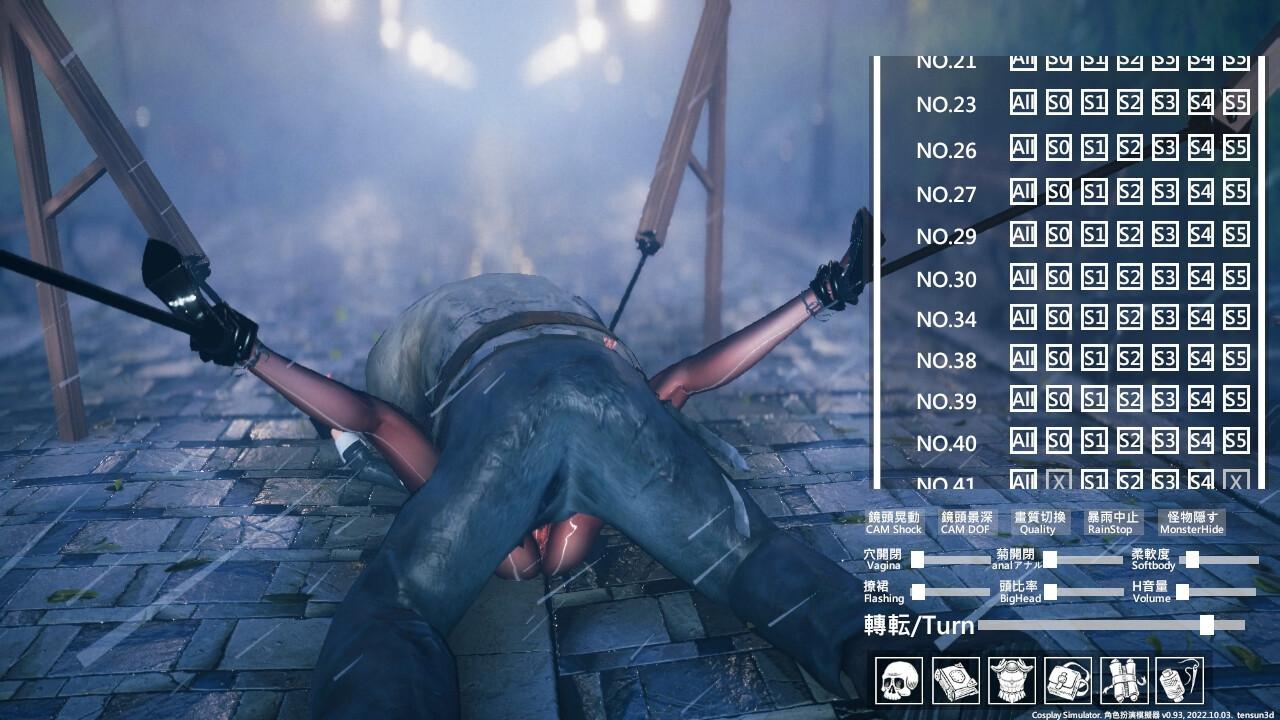The image size is (1280, 720).
Task: Select the thread and needle icon
Action: (x=1180, y=681)
